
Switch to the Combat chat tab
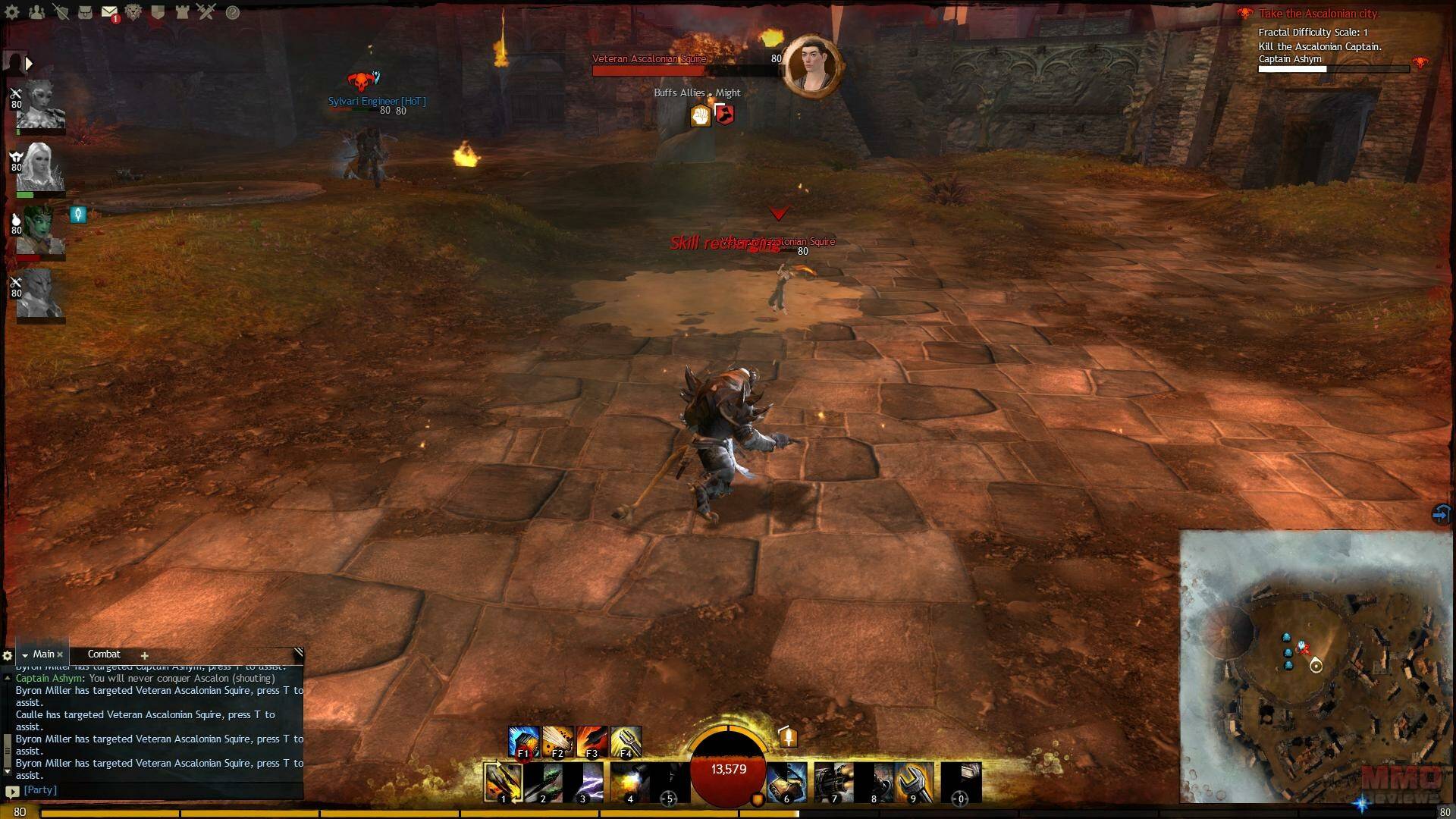pyautogui.click(x=104, y=654)
